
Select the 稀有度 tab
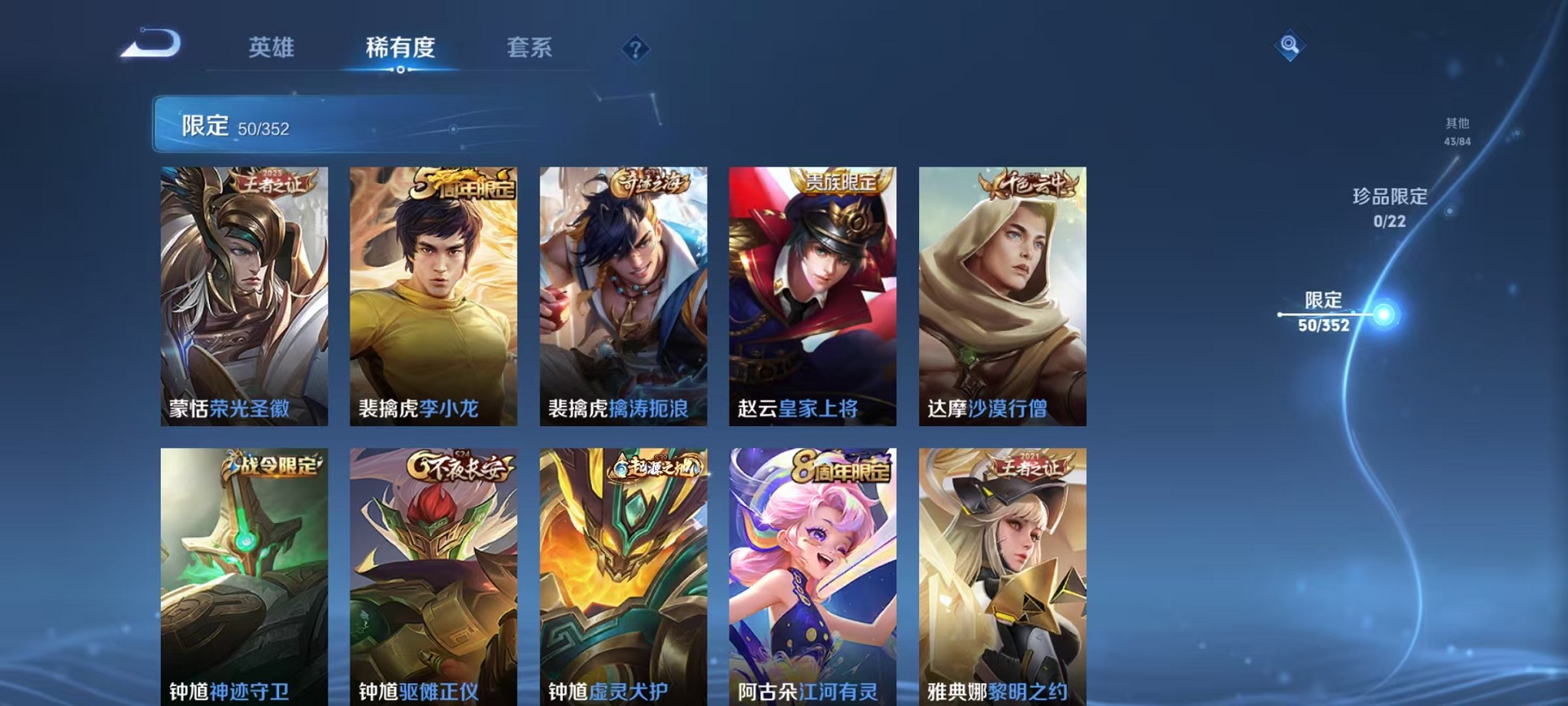[401, 48]
